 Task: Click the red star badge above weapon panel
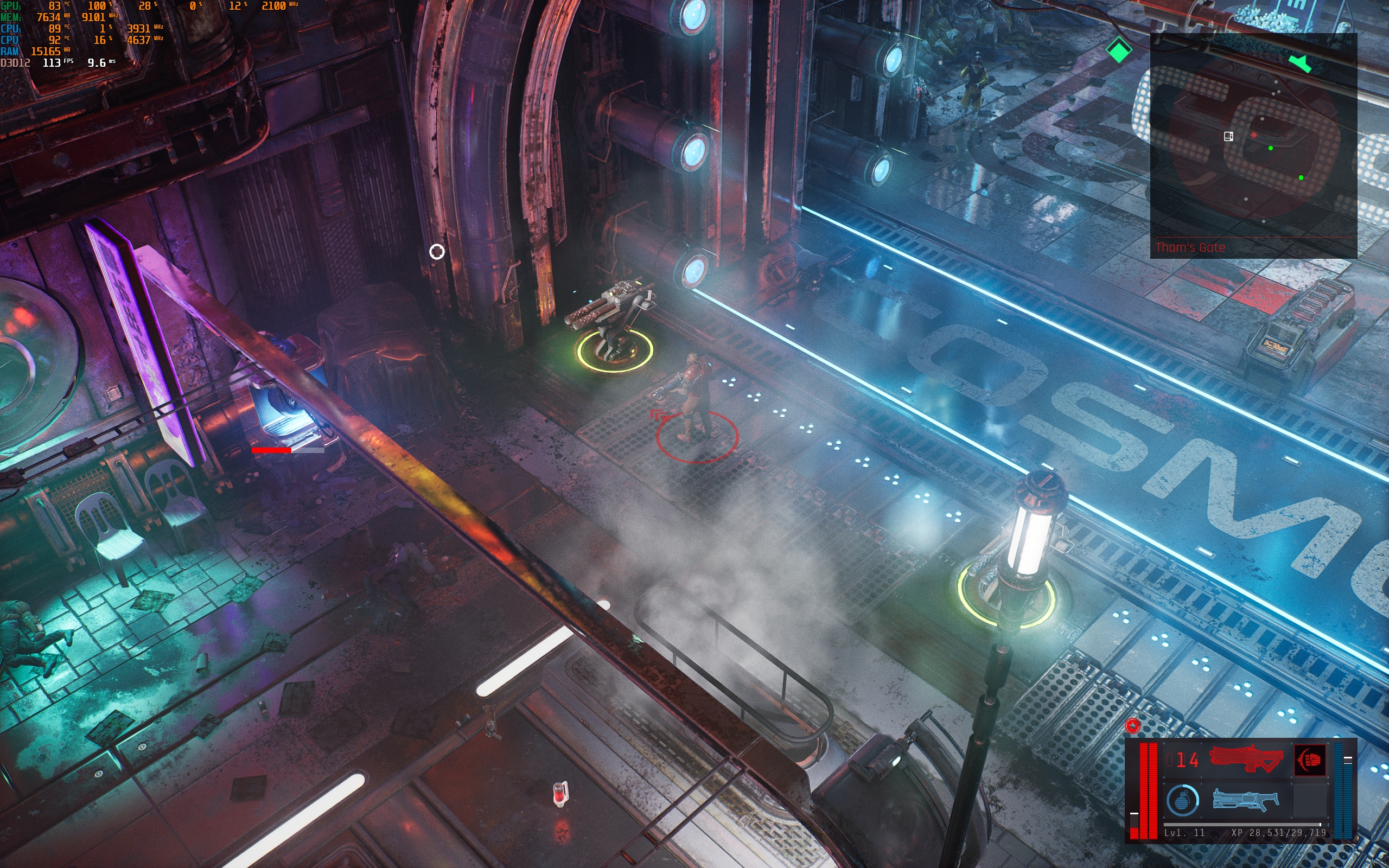pyautogui.click(x=1132, y=726)
